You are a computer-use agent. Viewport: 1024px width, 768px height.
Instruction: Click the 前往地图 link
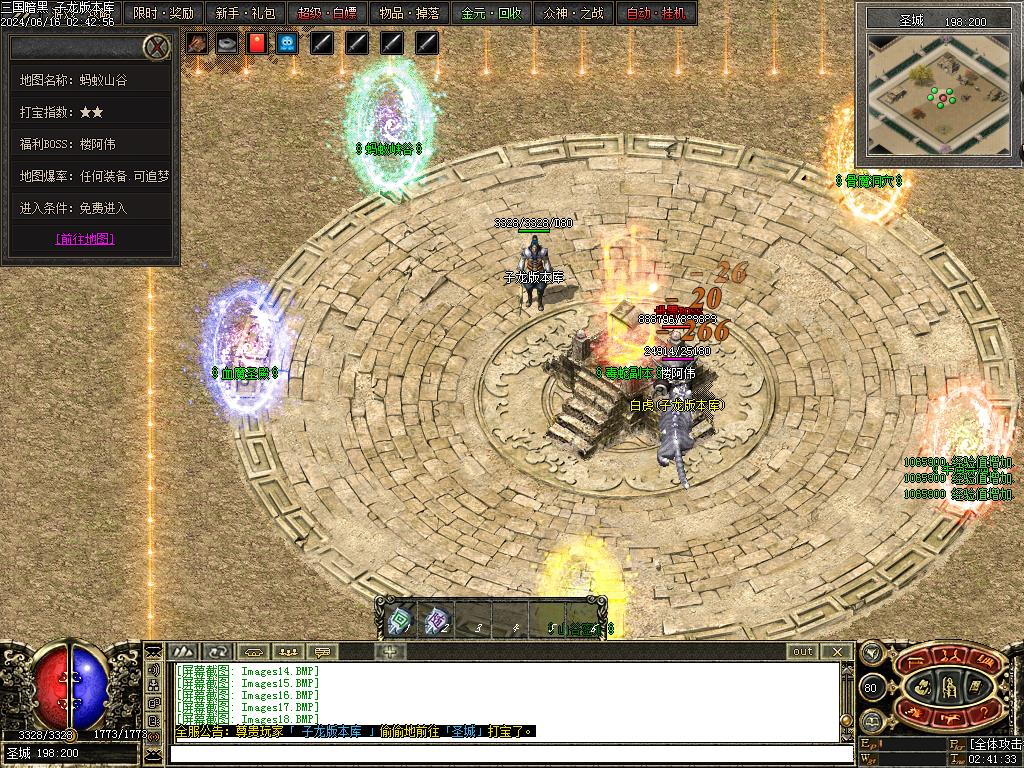tap(85, 239)
